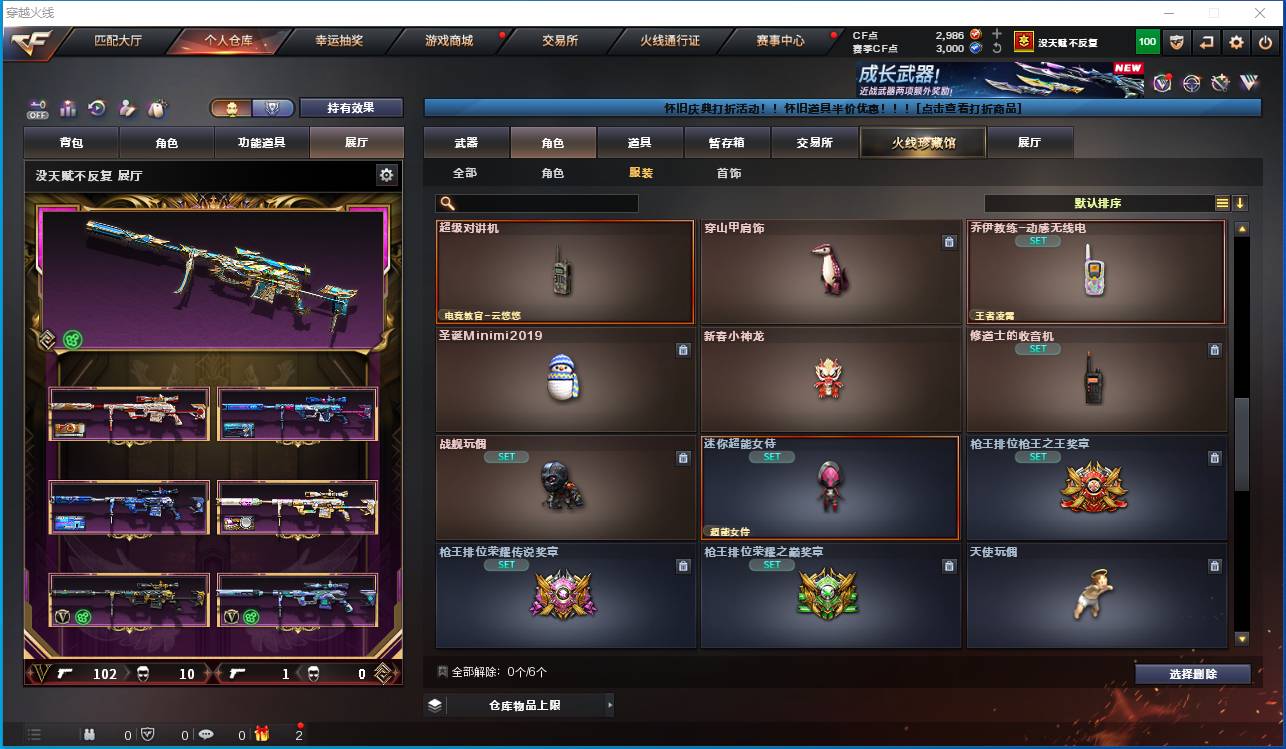Click the gift icon in bottom status bar
1286x749 pixels.
pyautogui.click(x=261, y=734)
